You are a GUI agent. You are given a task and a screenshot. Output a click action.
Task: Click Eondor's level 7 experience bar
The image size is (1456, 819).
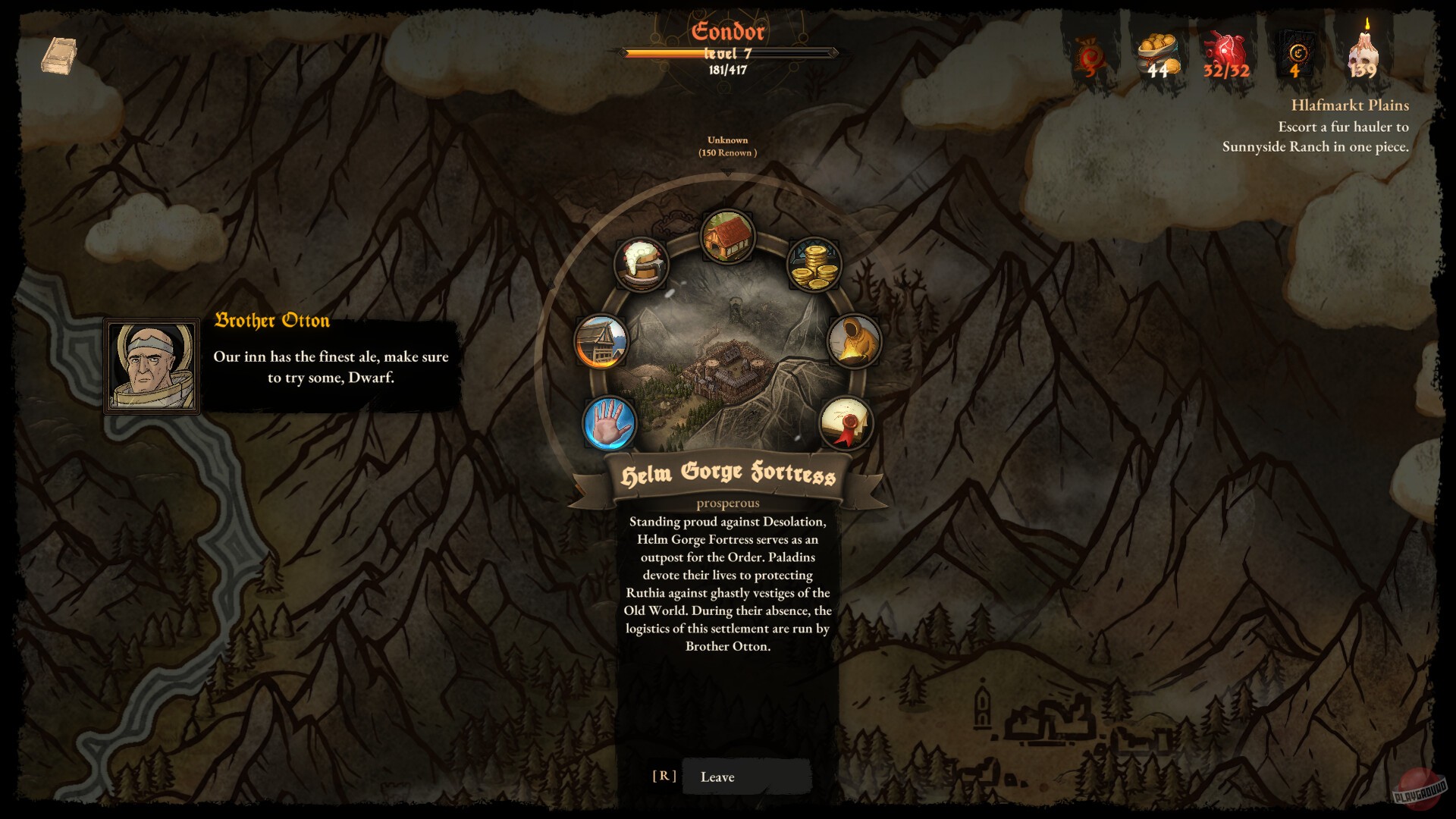pos(729,54)
